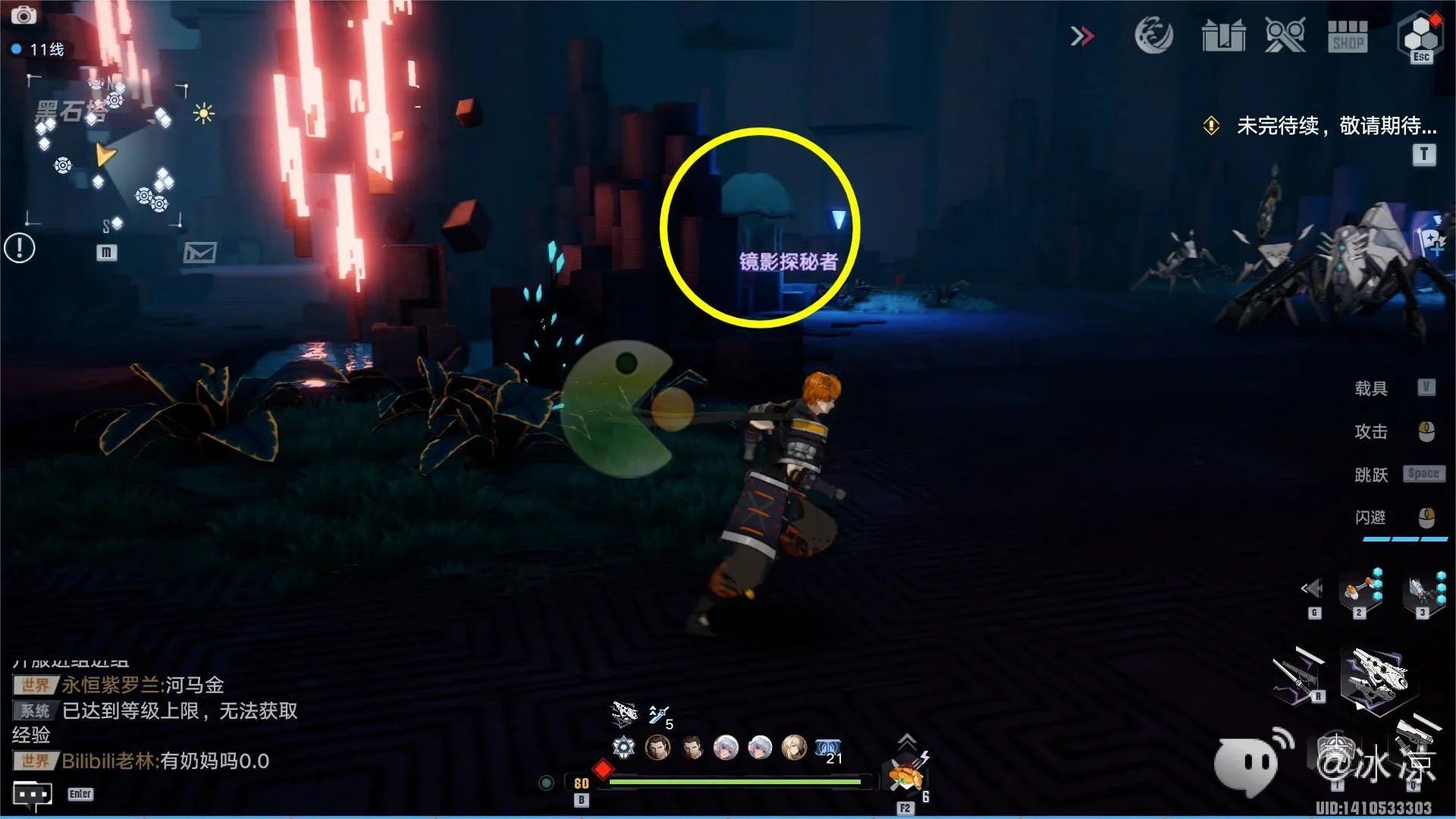
Task: Activate the hammer relic in slot 2
Action: (x=1359, y=590)
